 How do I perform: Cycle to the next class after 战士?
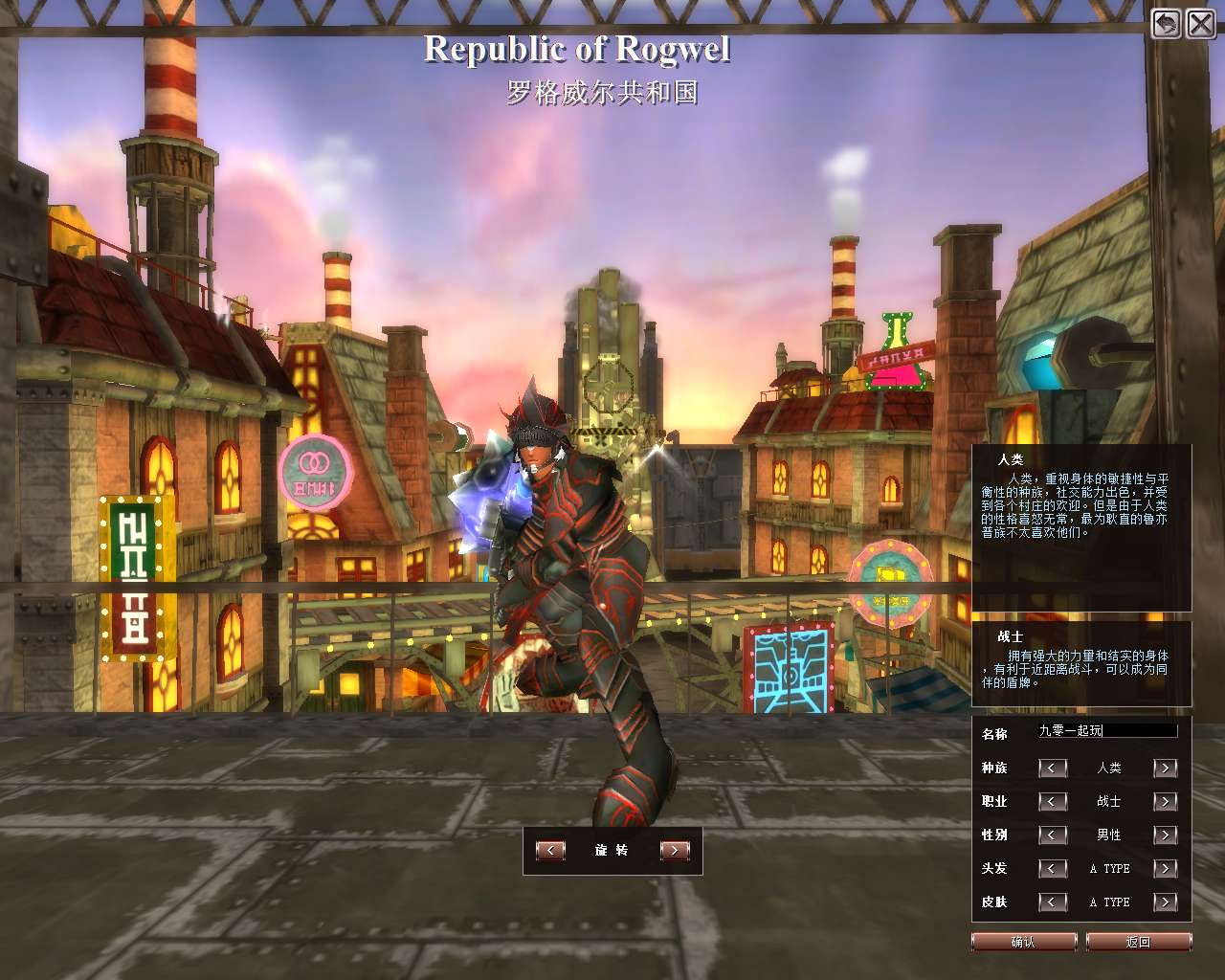(x=1166, y=801)
